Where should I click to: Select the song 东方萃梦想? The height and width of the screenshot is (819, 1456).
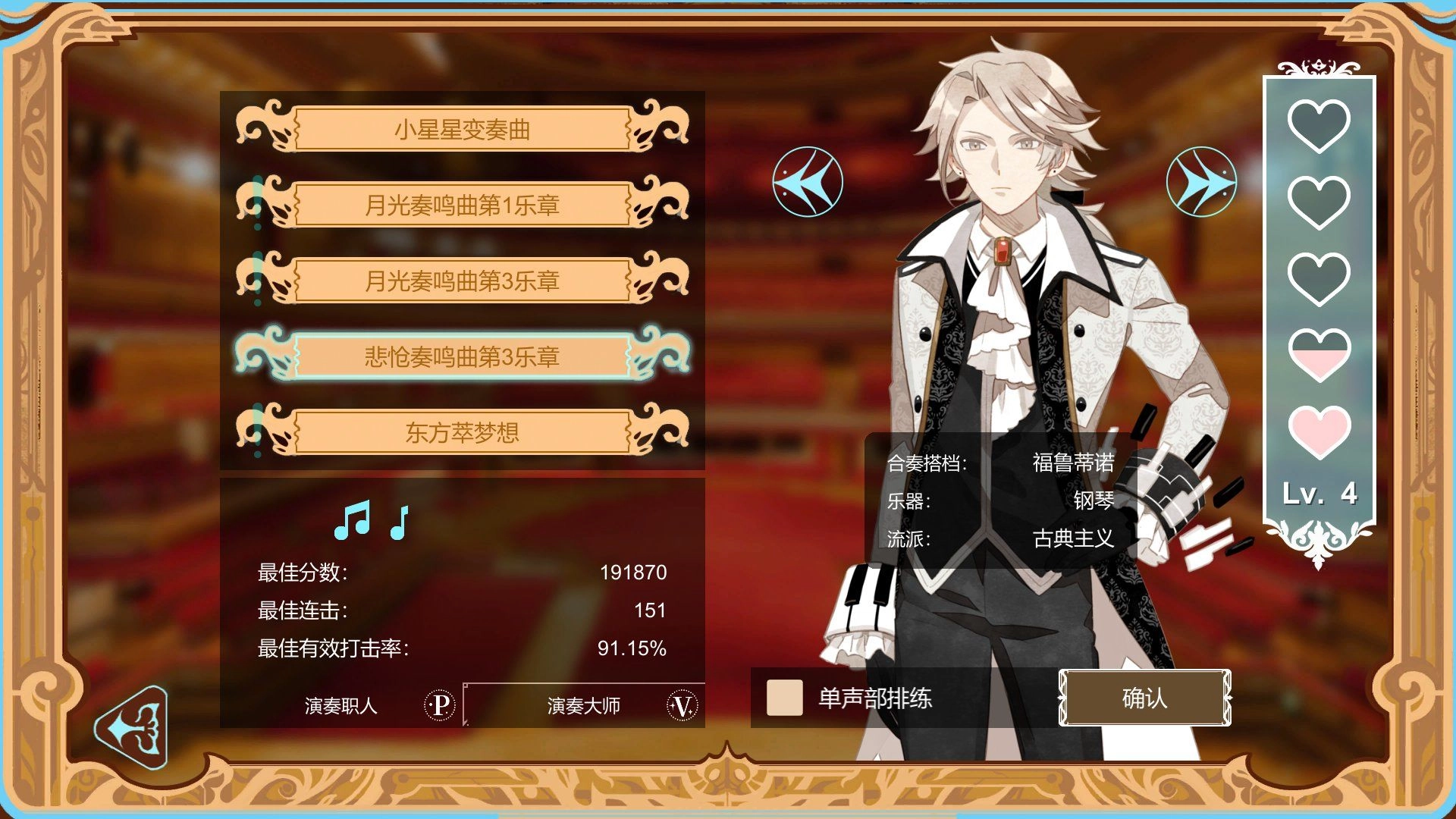464,431
